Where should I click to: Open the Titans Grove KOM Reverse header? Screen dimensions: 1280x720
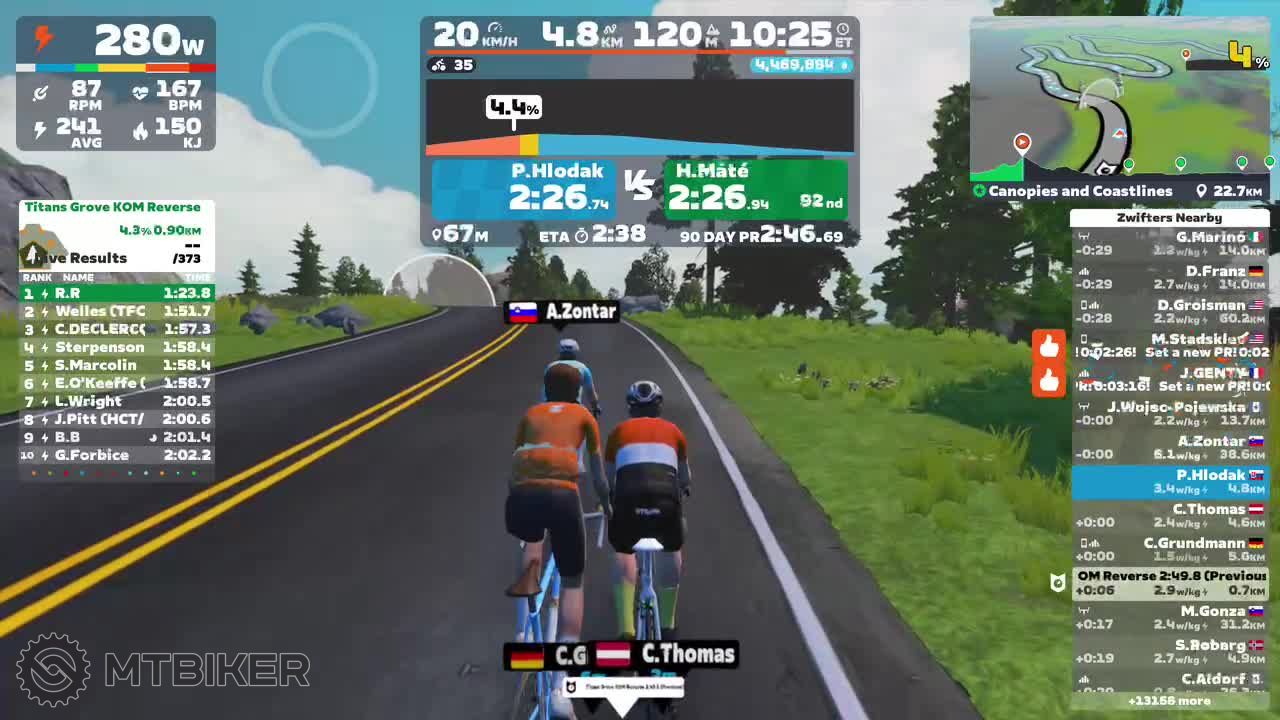pyautogui.click(x=113, y=208)
